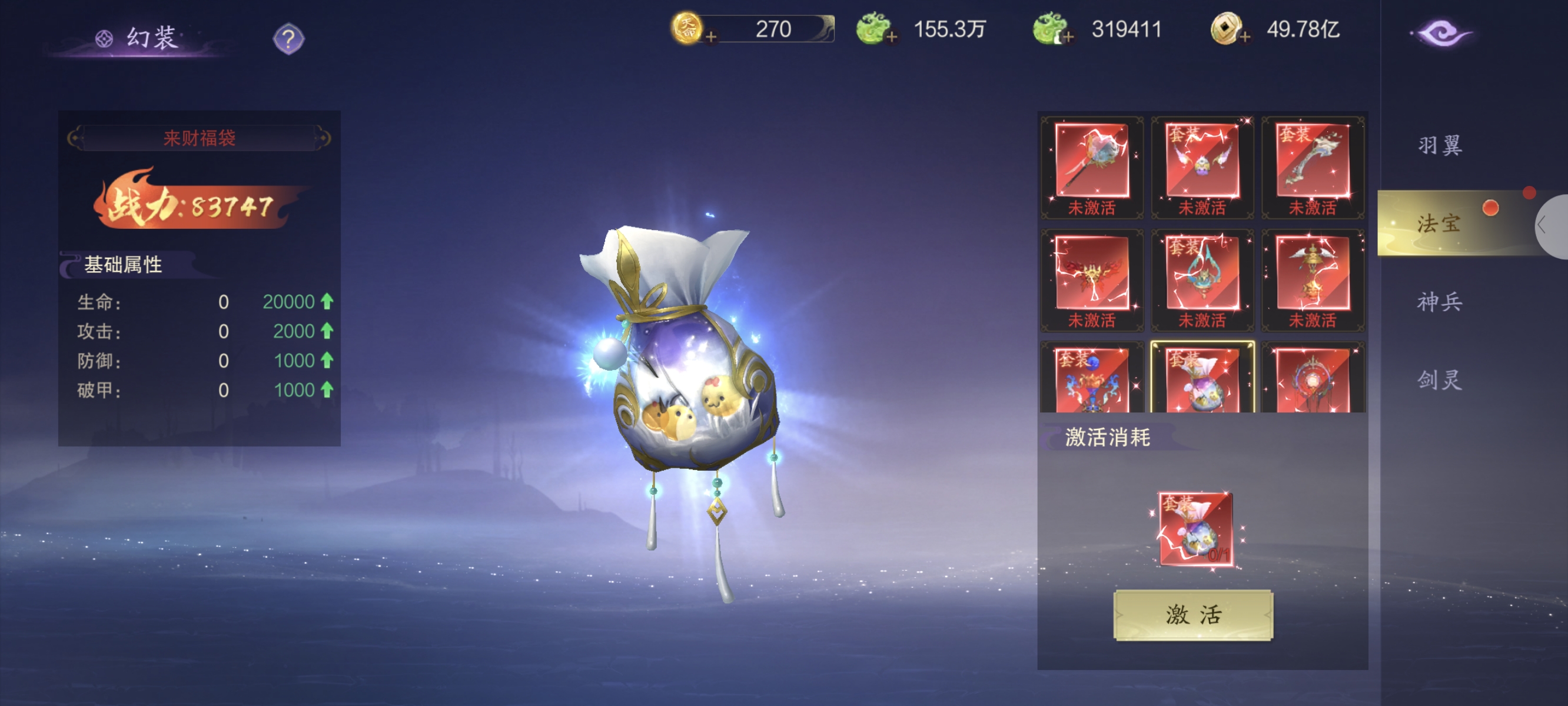1568x706 pixels.
Task: View the lucky bag item under 激活消耗
Action: [x=1196, y=529]
